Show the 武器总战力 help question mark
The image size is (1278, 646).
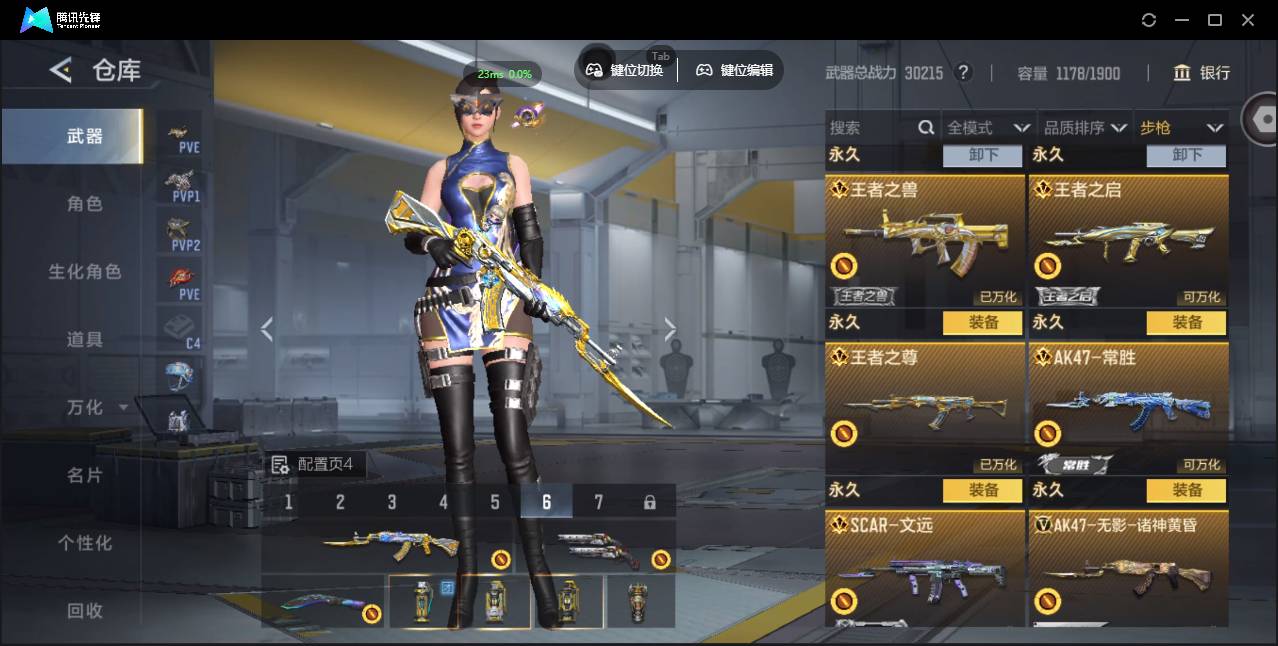pos(963,72)
